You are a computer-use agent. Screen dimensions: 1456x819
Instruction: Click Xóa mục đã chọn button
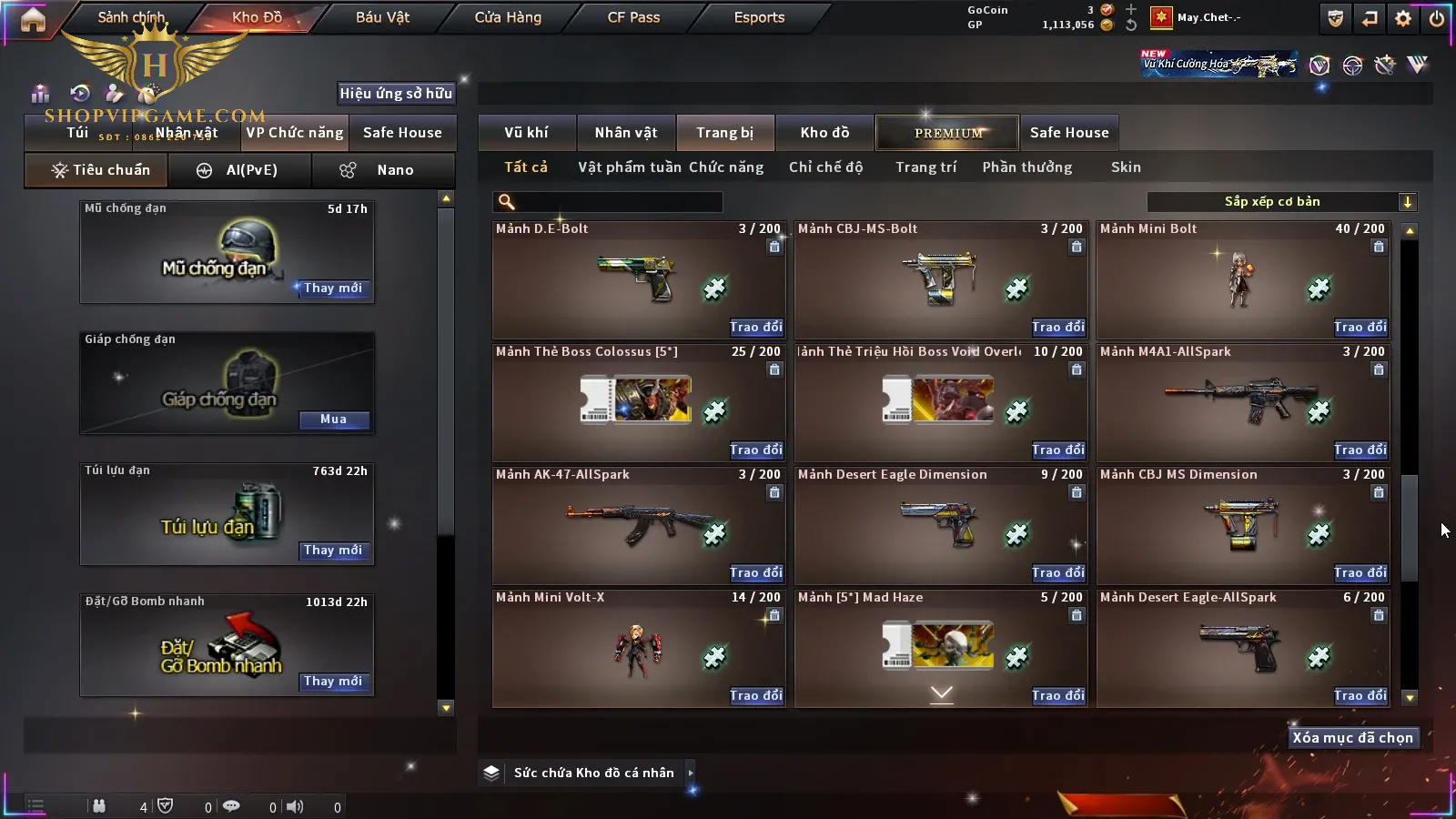(1352, 738)
